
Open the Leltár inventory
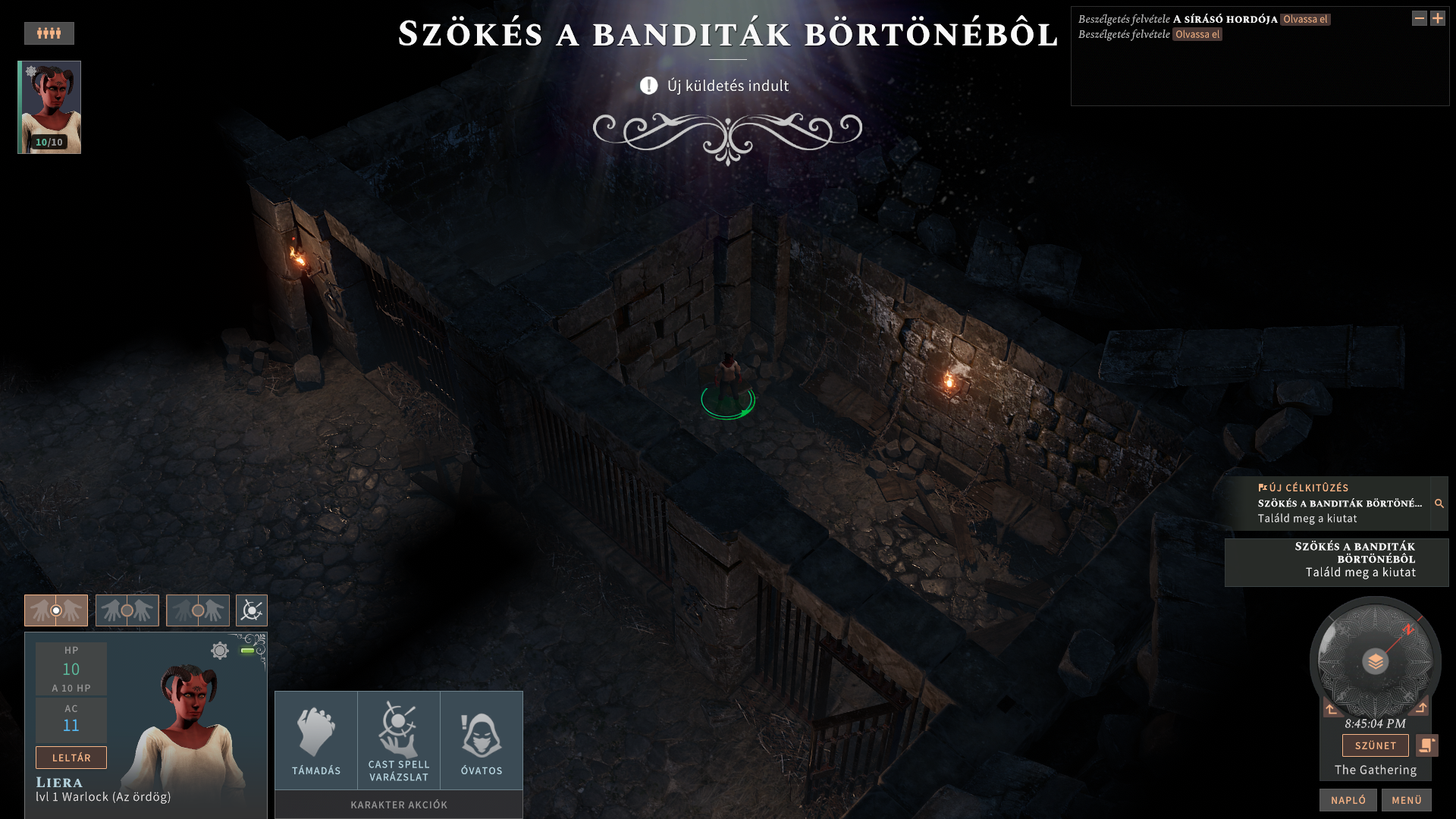tap(71, 758)
